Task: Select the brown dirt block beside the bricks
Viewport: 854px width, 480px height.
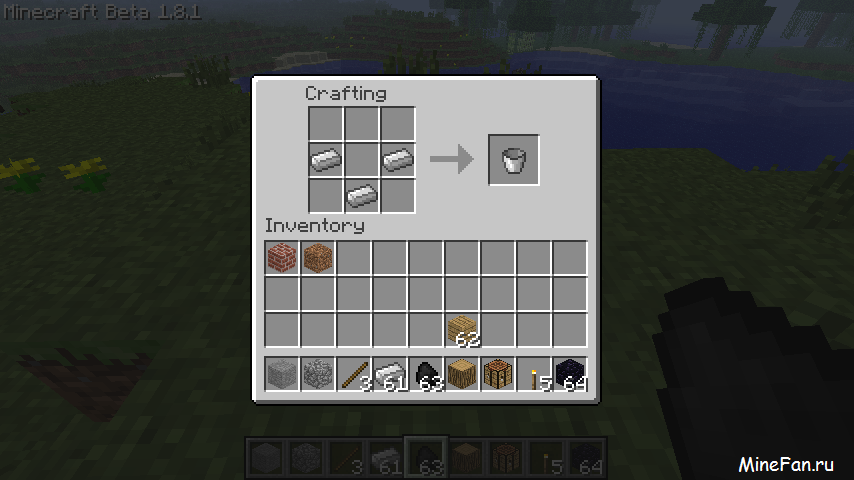Action: coord(318,259)
